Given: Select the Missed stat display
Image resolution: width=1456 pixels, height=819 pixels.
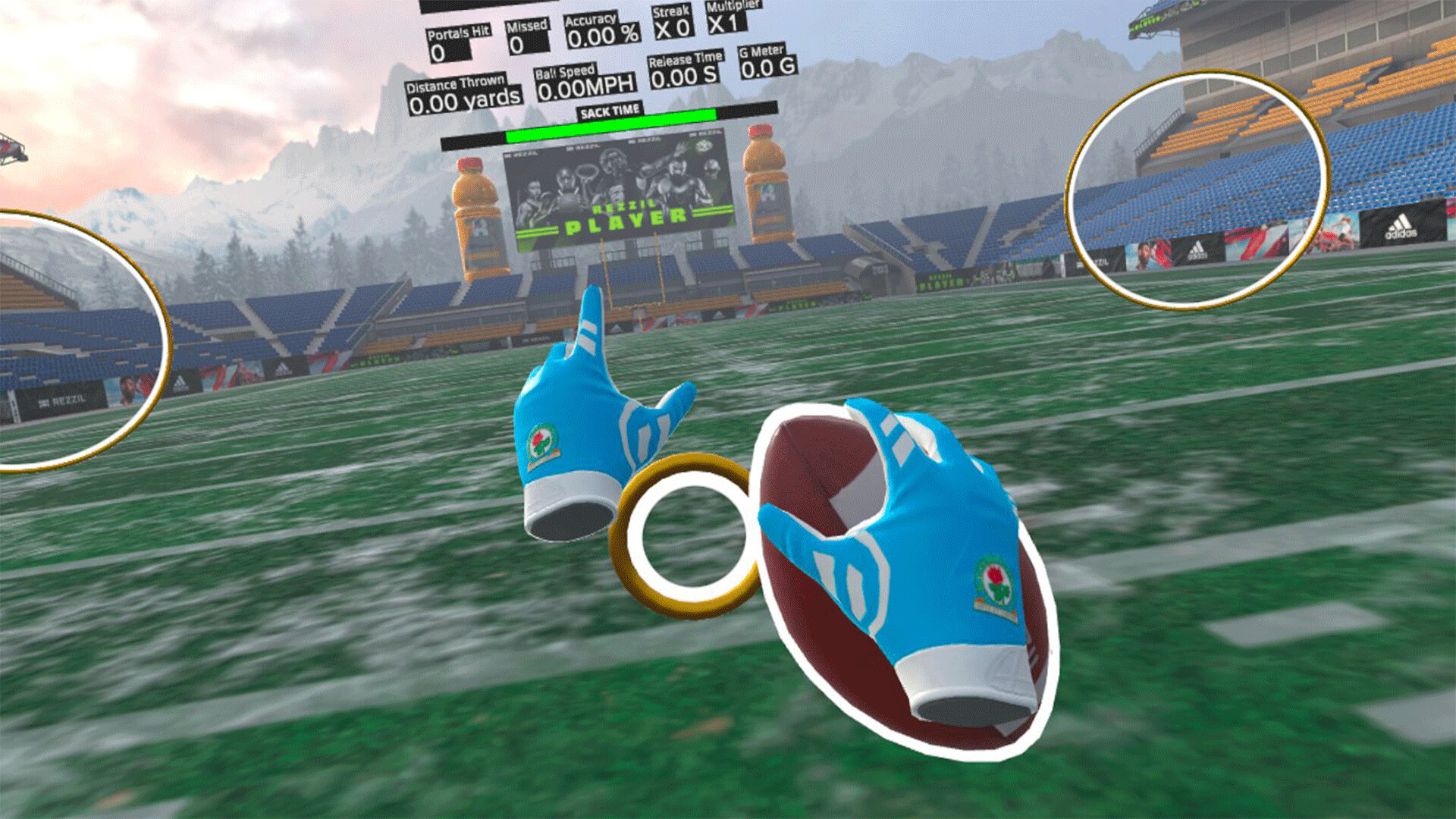Looking at the screenshot, I should [x=523, y=34].
